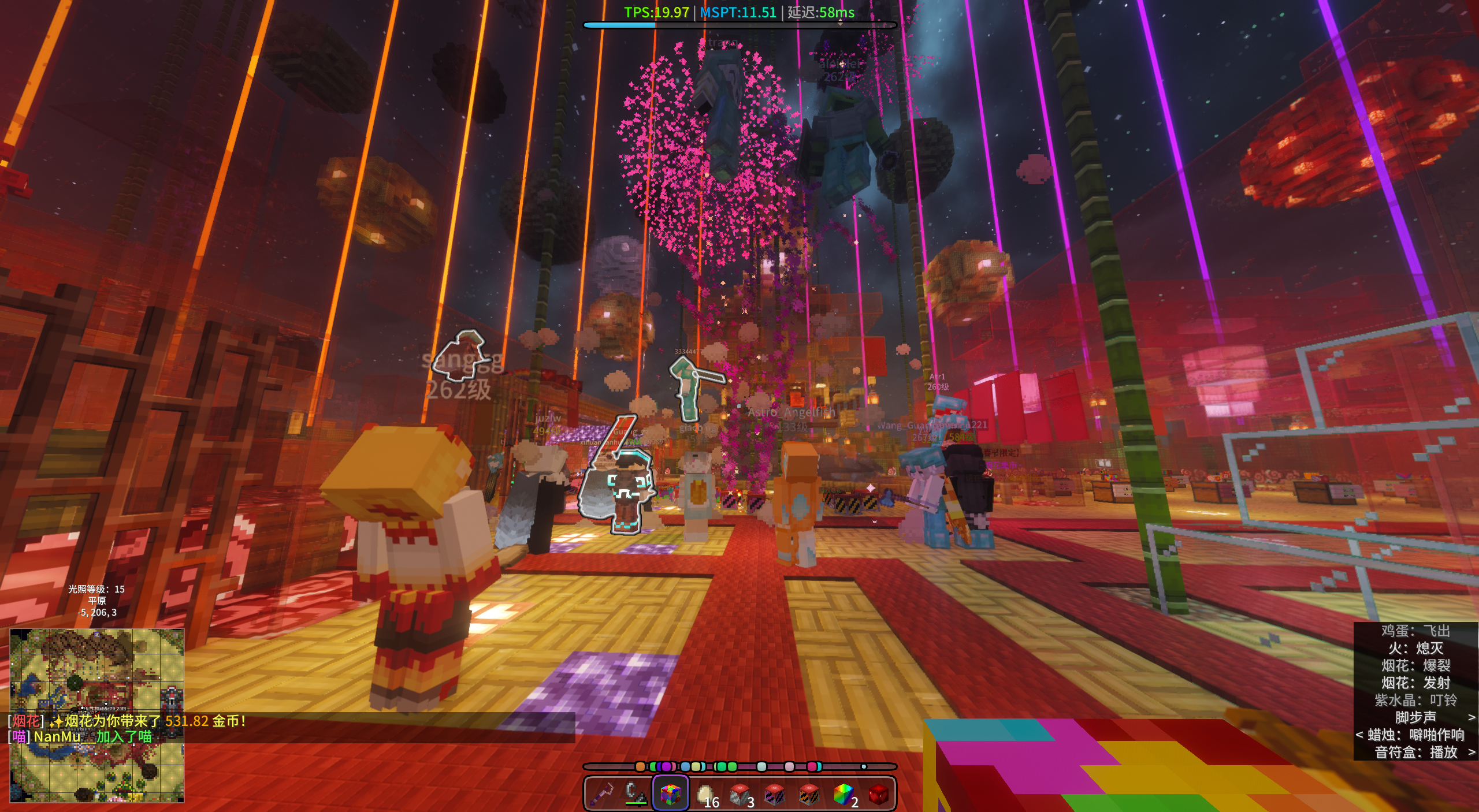
Task: Select the gray-striped red-top block slot
Action: [x=739, y=794]
